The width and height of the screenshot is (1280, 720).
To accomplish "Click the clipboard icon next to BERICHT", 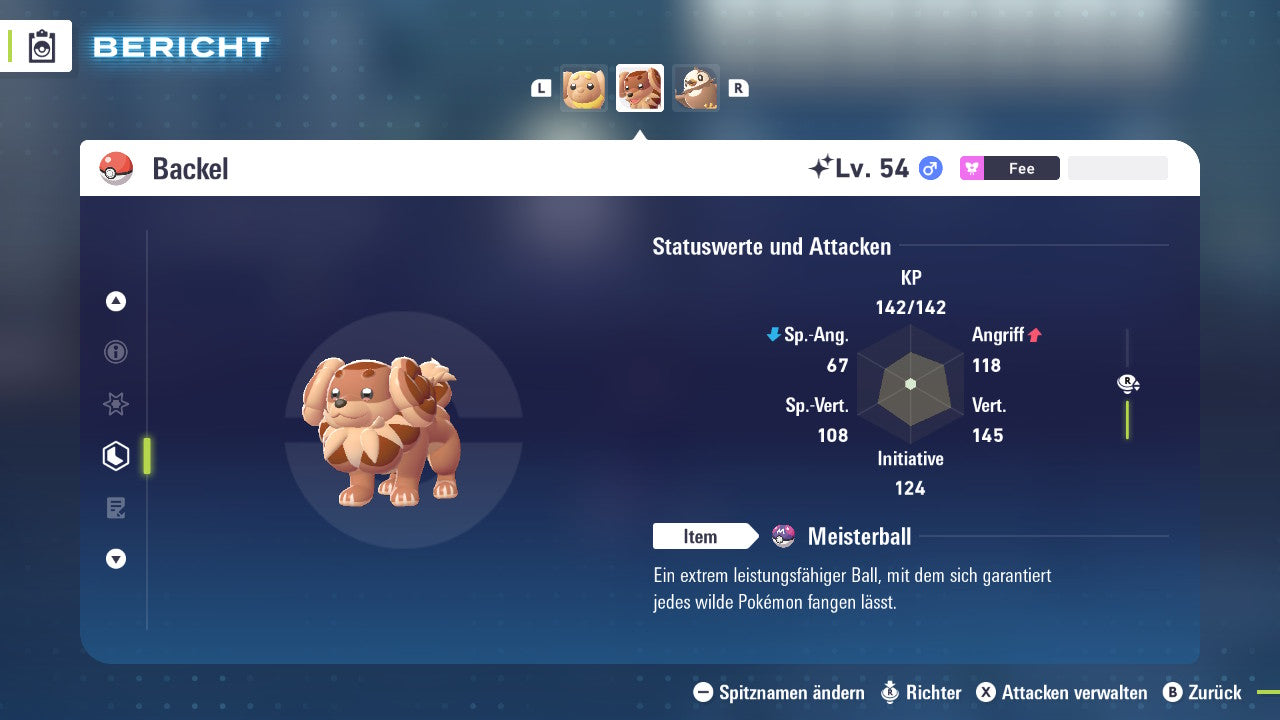I will (x=42, y=46).
